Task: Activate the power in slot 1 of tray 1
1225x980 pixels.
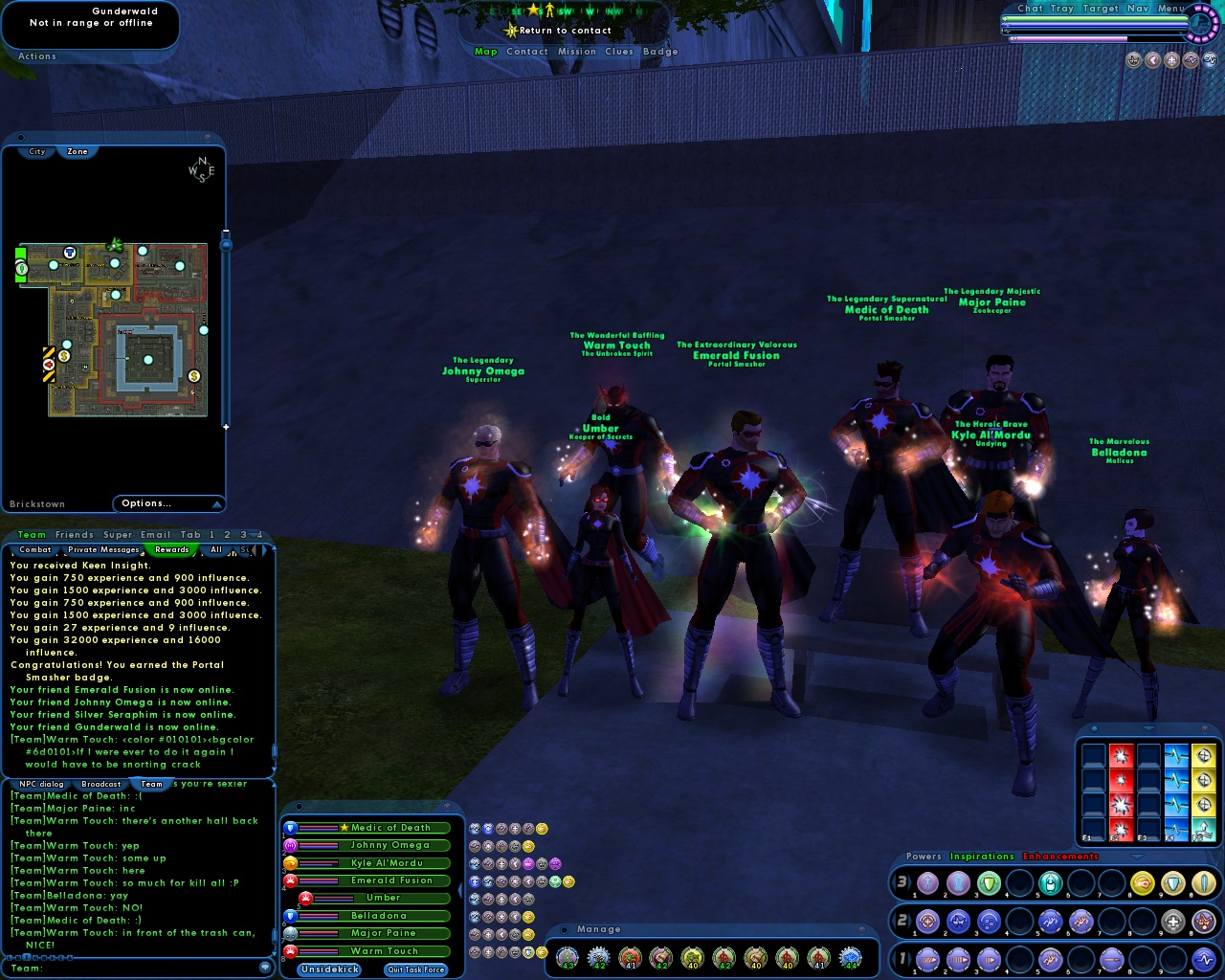Action: pyautogui.click(x=927, y=959)
